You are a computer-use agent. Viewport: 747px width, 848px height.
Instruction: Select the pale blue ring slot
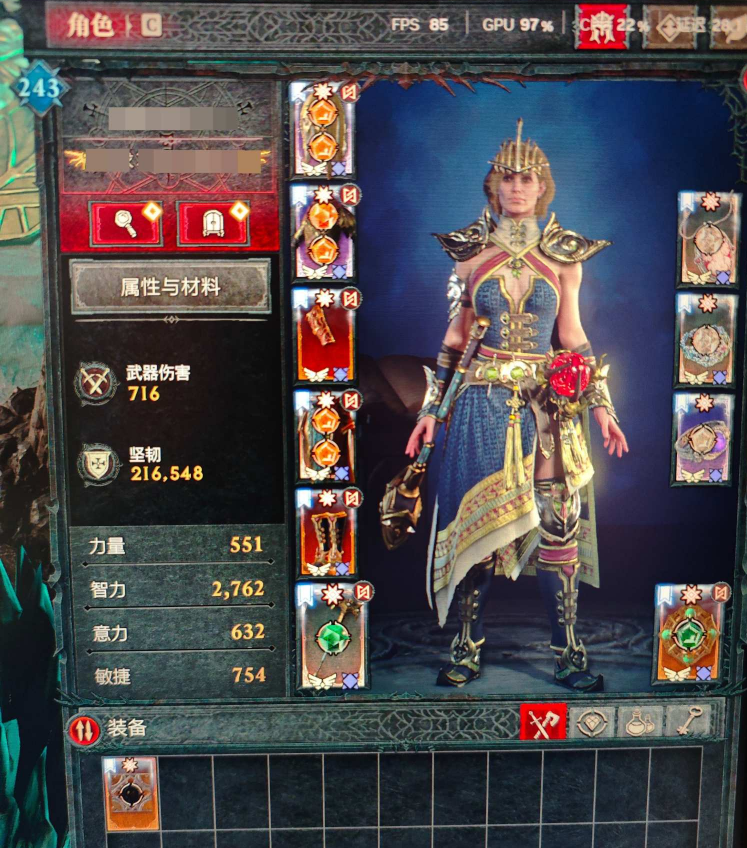[x=705, y=339]
